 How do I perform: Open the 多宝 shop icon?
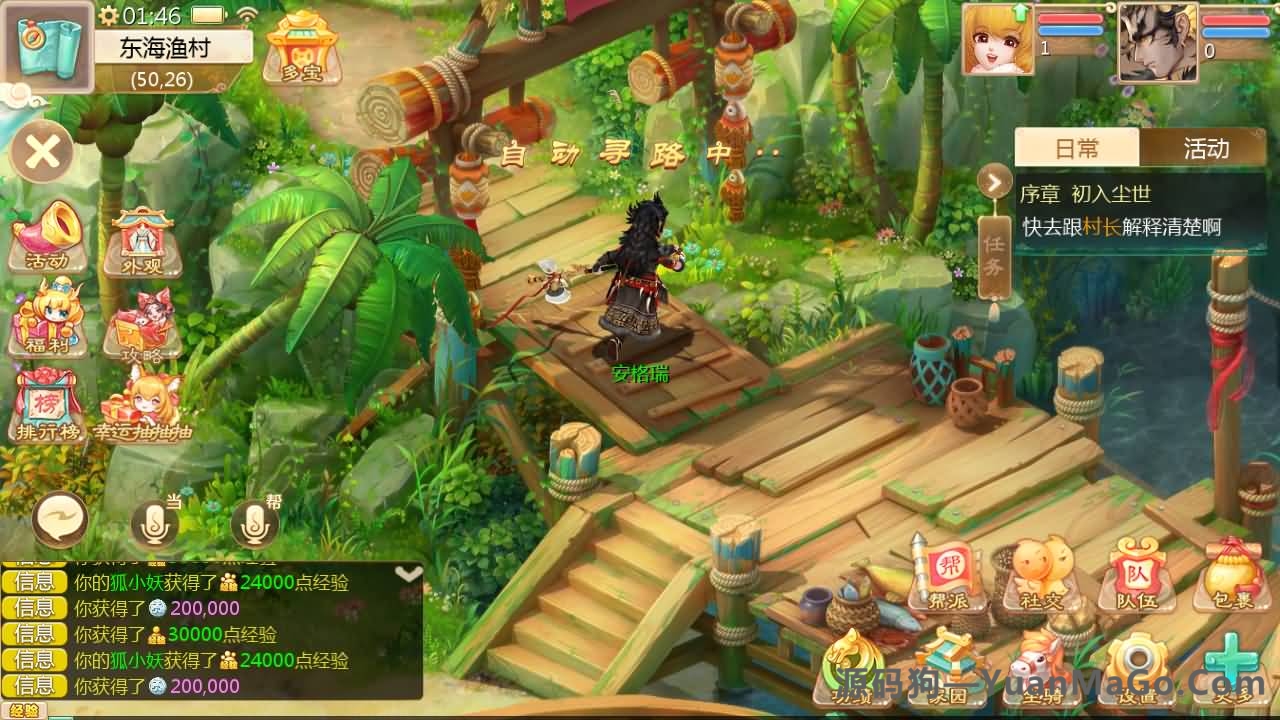301,46
